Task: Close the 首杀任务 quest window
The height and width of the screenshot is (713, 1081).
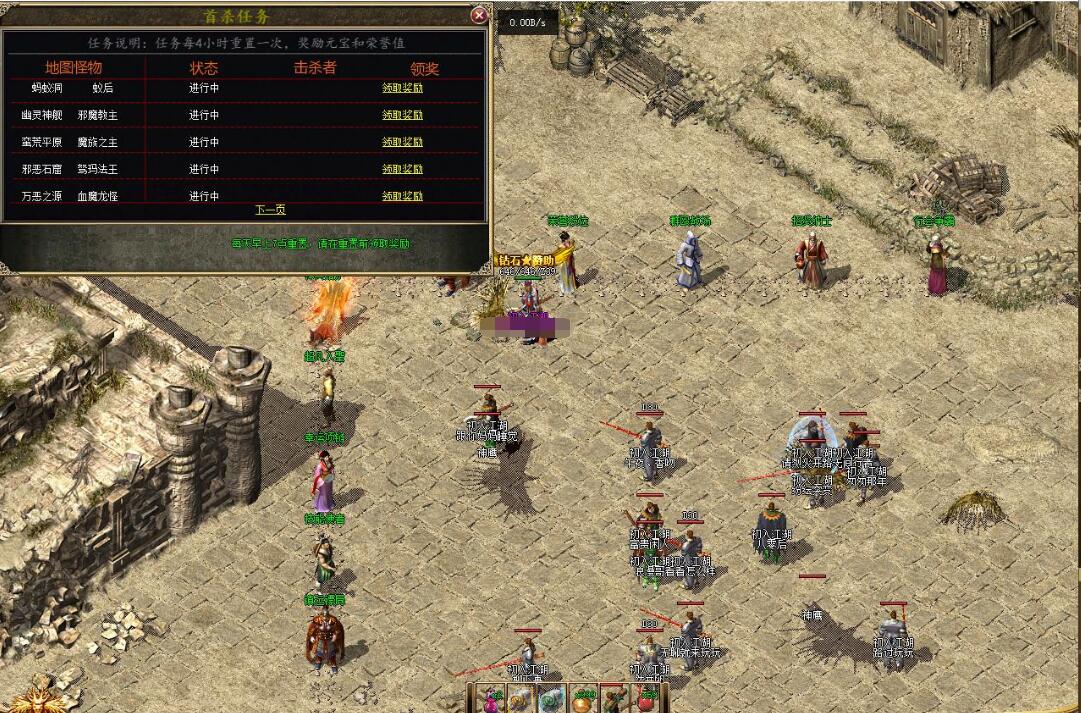Action: point(479,15)
